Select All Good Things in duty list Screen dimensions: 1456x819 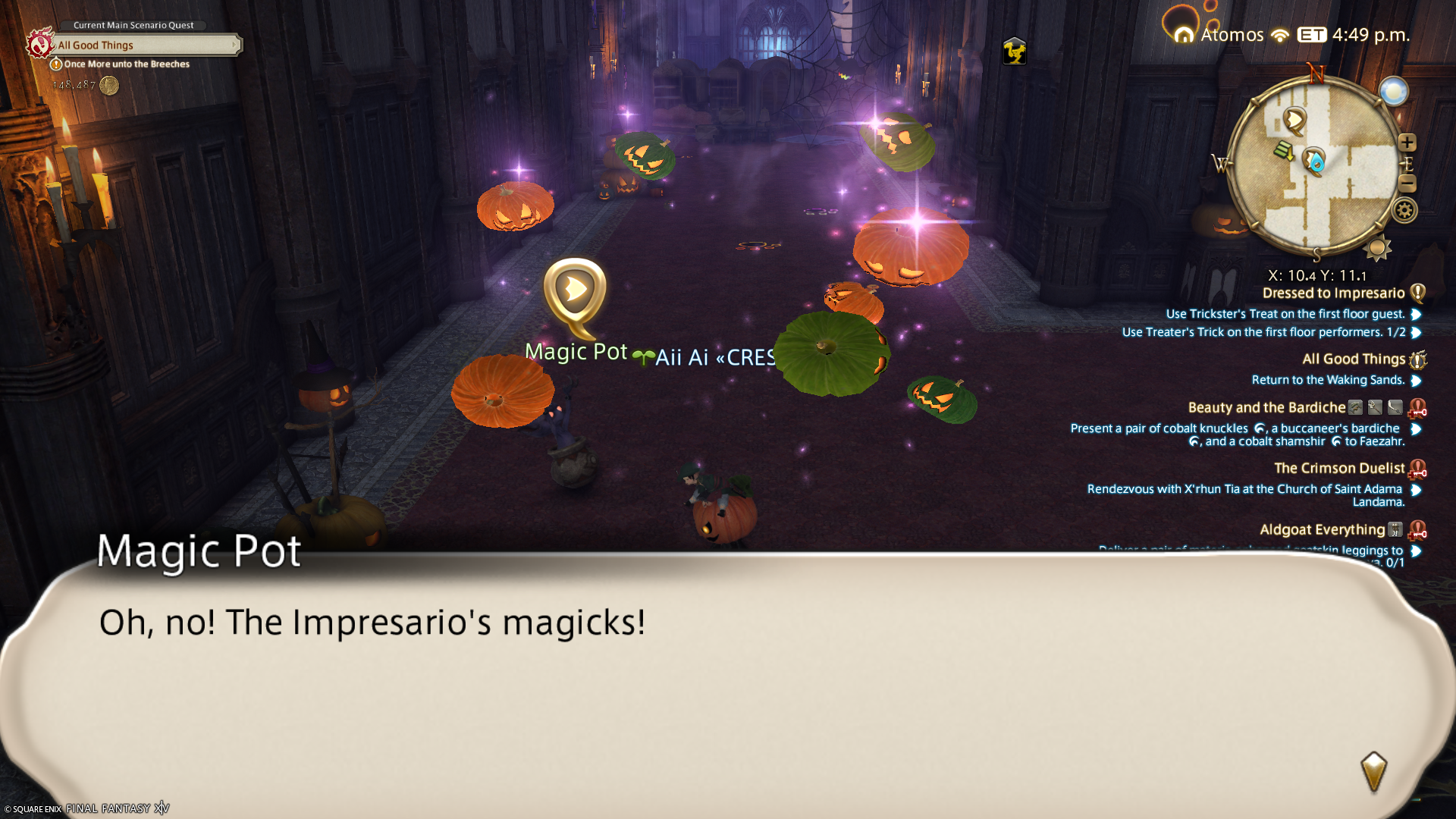(1354, 359)
